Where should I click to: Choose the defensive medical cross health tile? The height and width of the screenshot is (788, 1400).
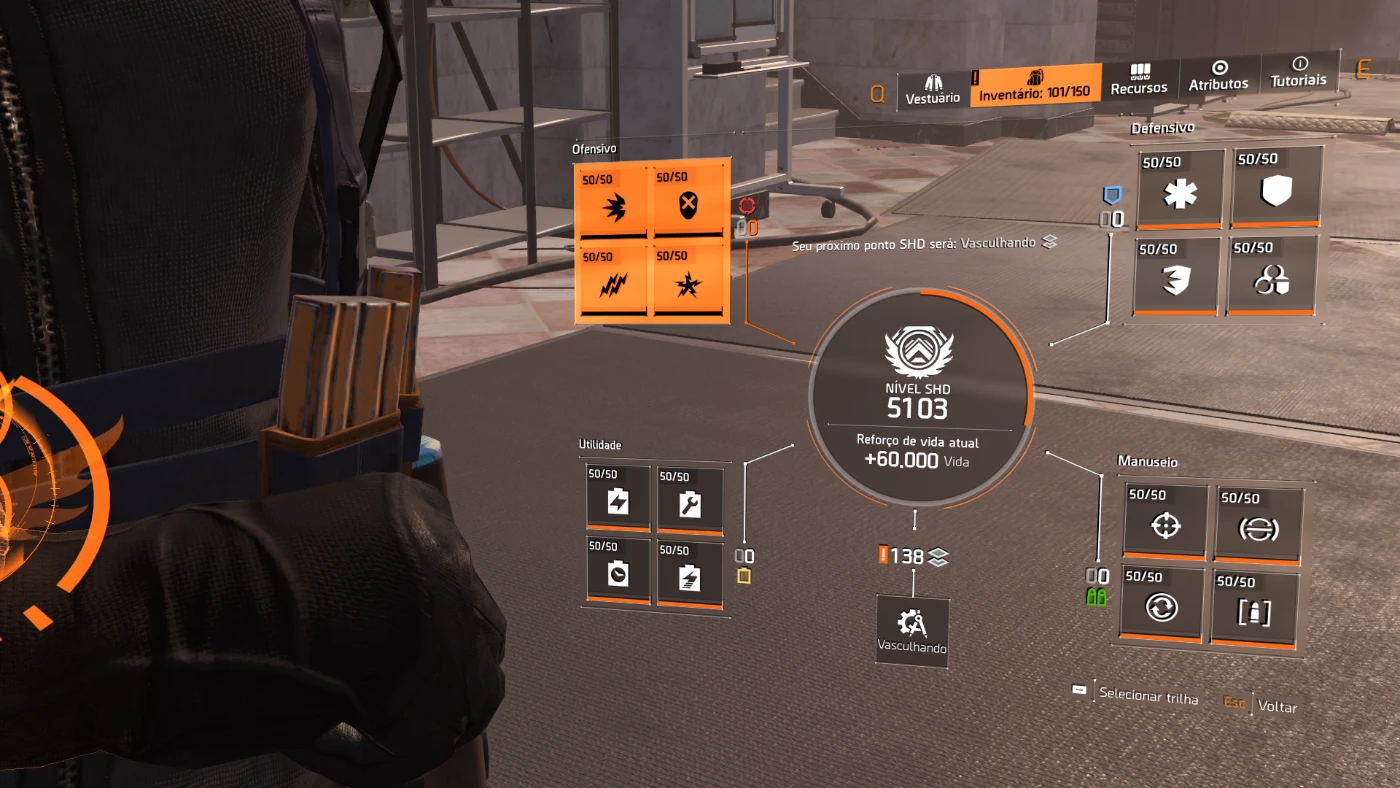point(1180,190)
